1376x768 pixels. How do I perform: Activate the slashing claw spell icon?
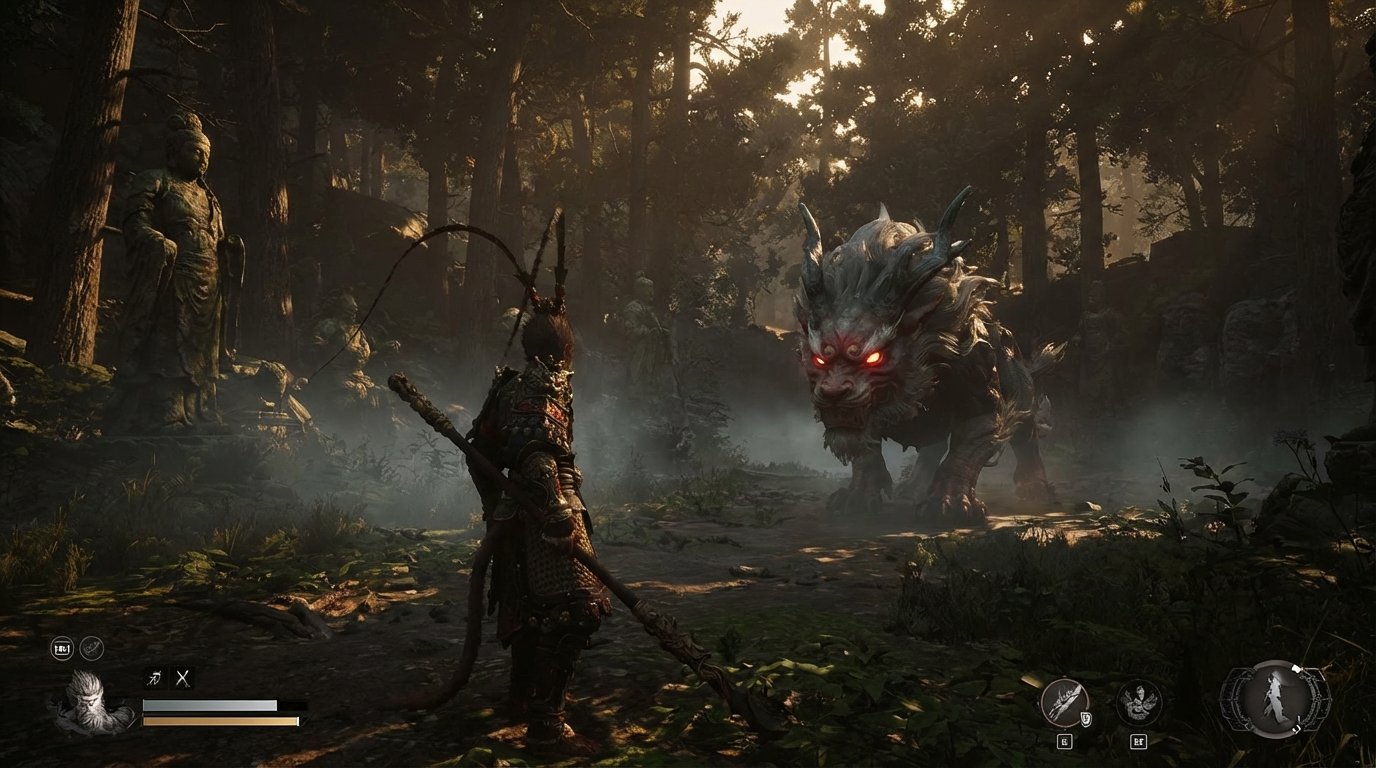point(1064,701)
